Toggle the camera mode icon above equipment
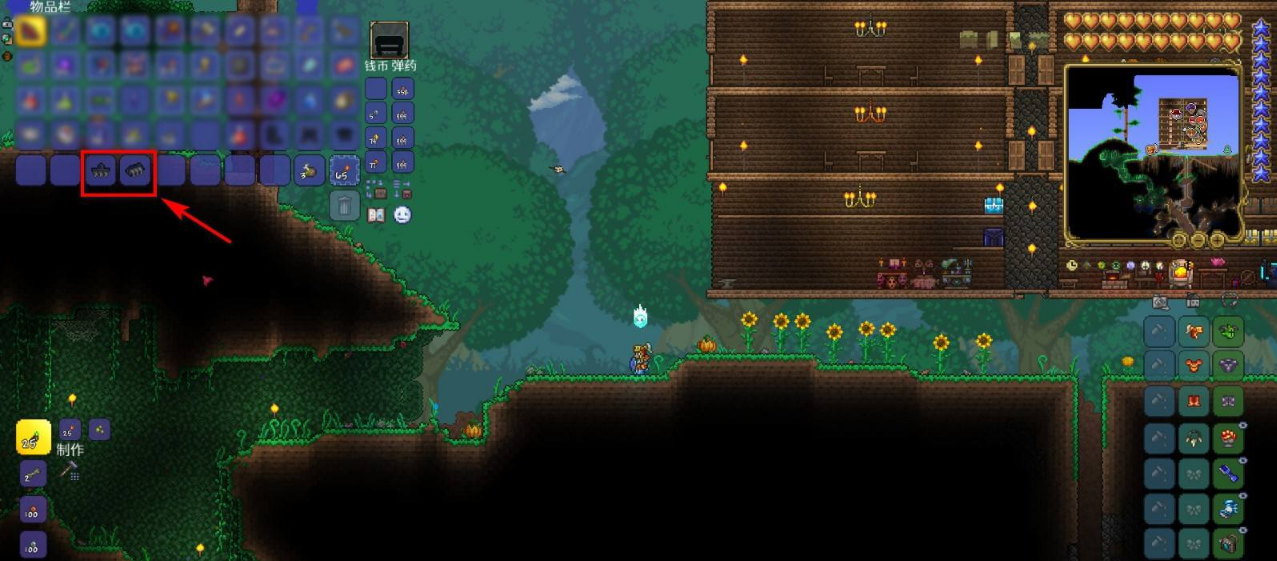 (1160, 301)
